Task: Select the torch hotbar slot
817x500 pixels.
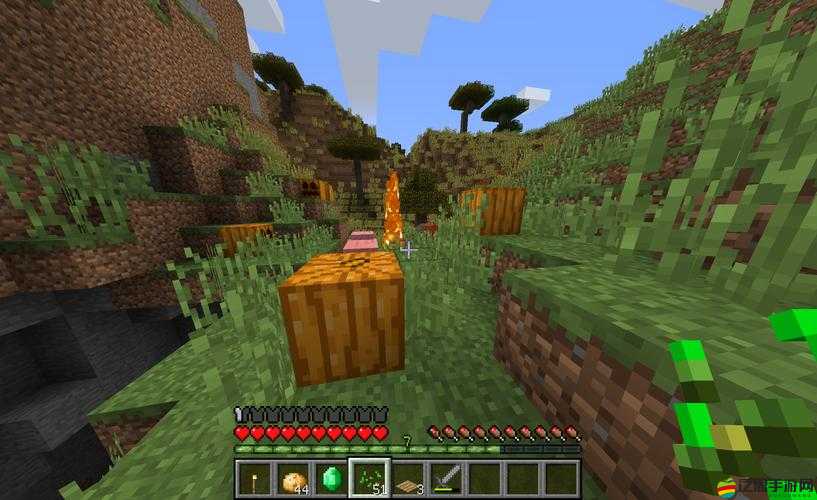Action: tap(253, 477)
